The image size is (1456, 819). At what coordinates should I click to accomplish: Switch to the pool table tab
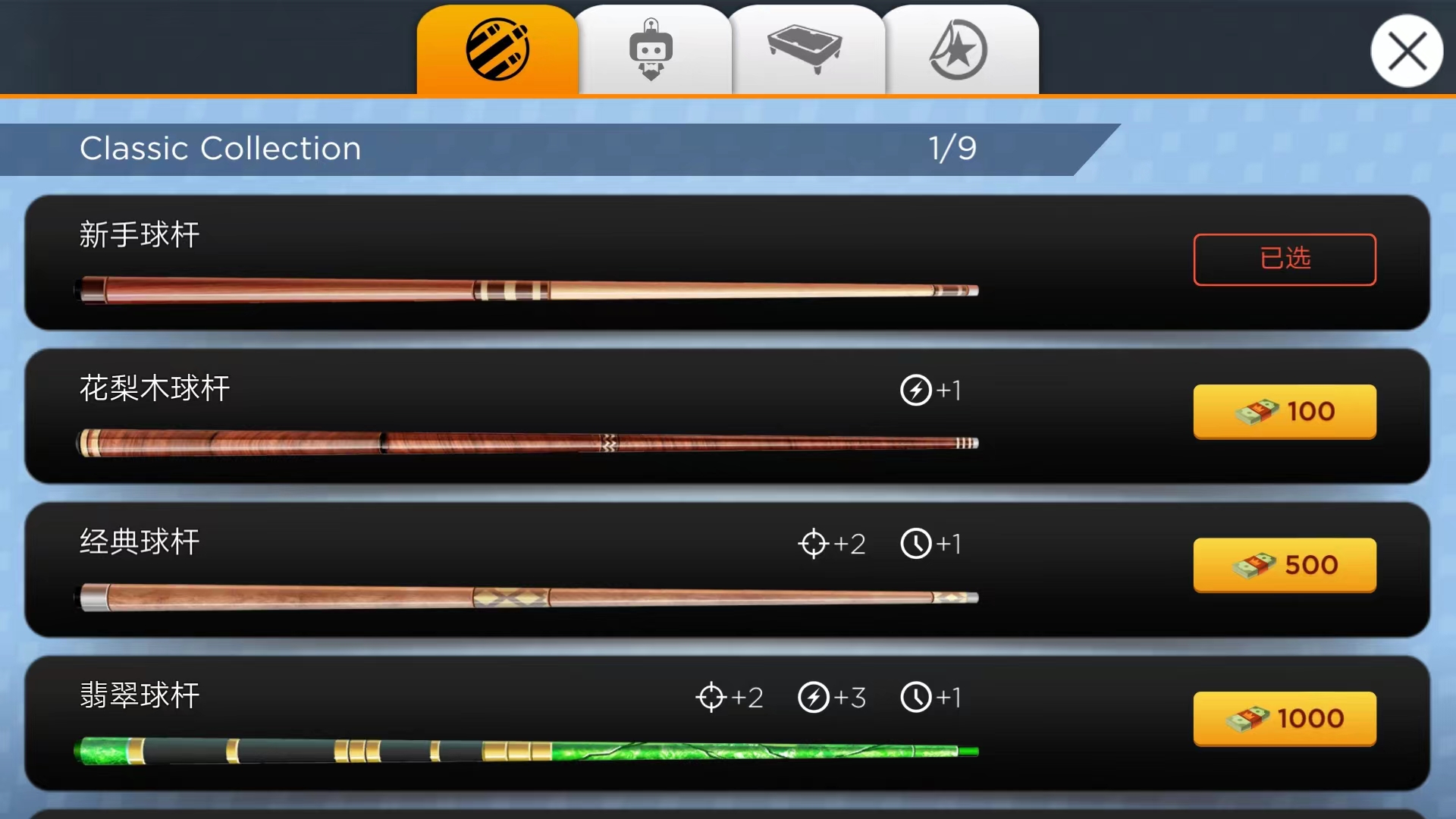805,50
